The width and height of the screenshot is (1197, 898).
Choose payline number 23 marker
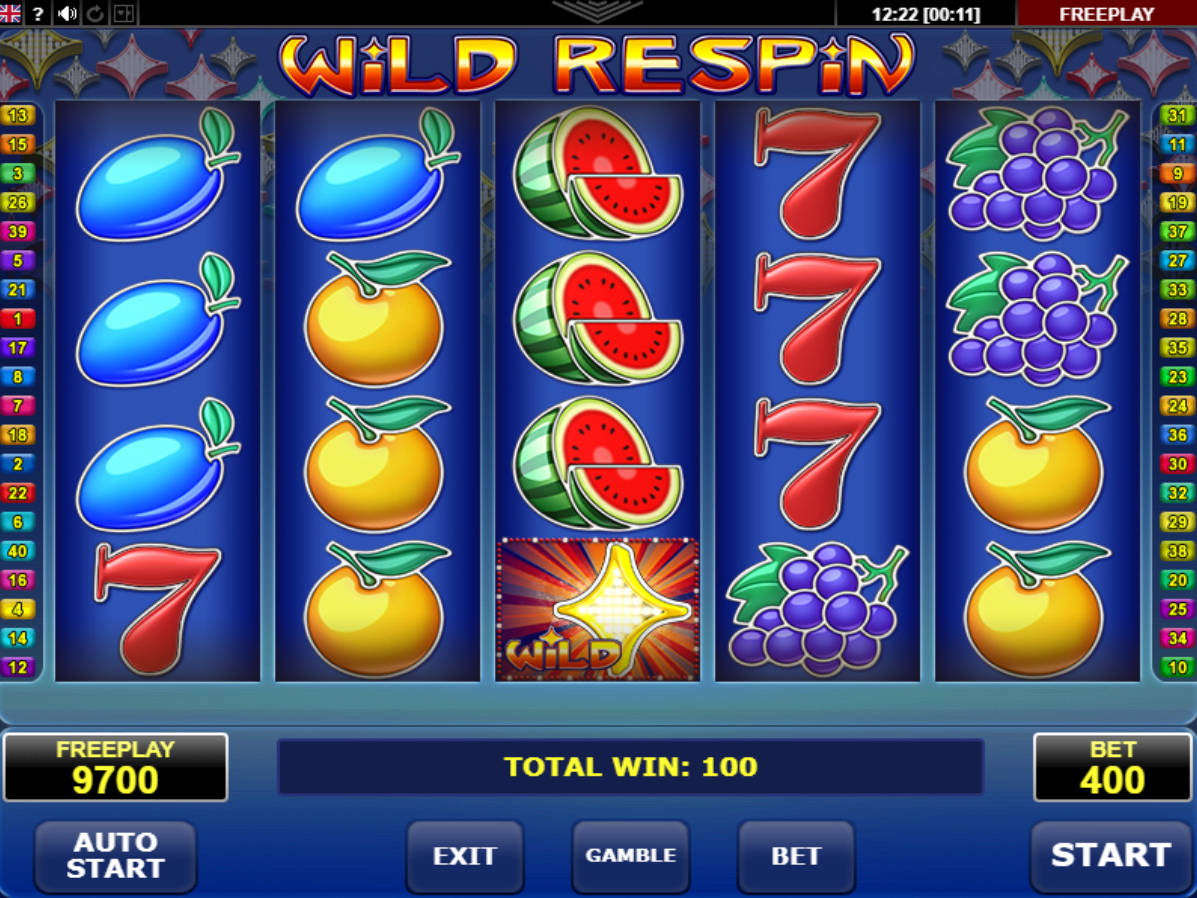[x=1177, y=377]
